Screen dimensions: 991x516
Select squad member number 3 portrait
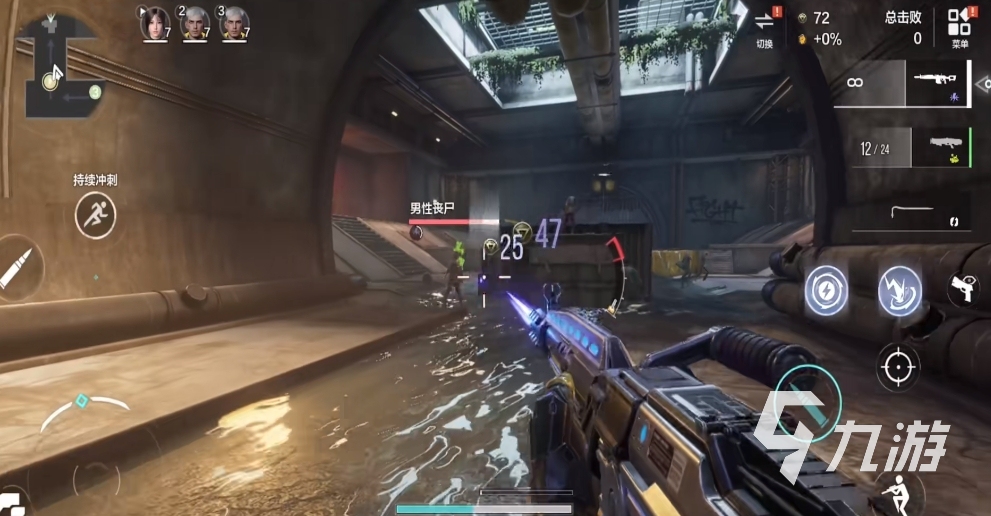coord(234,23)
